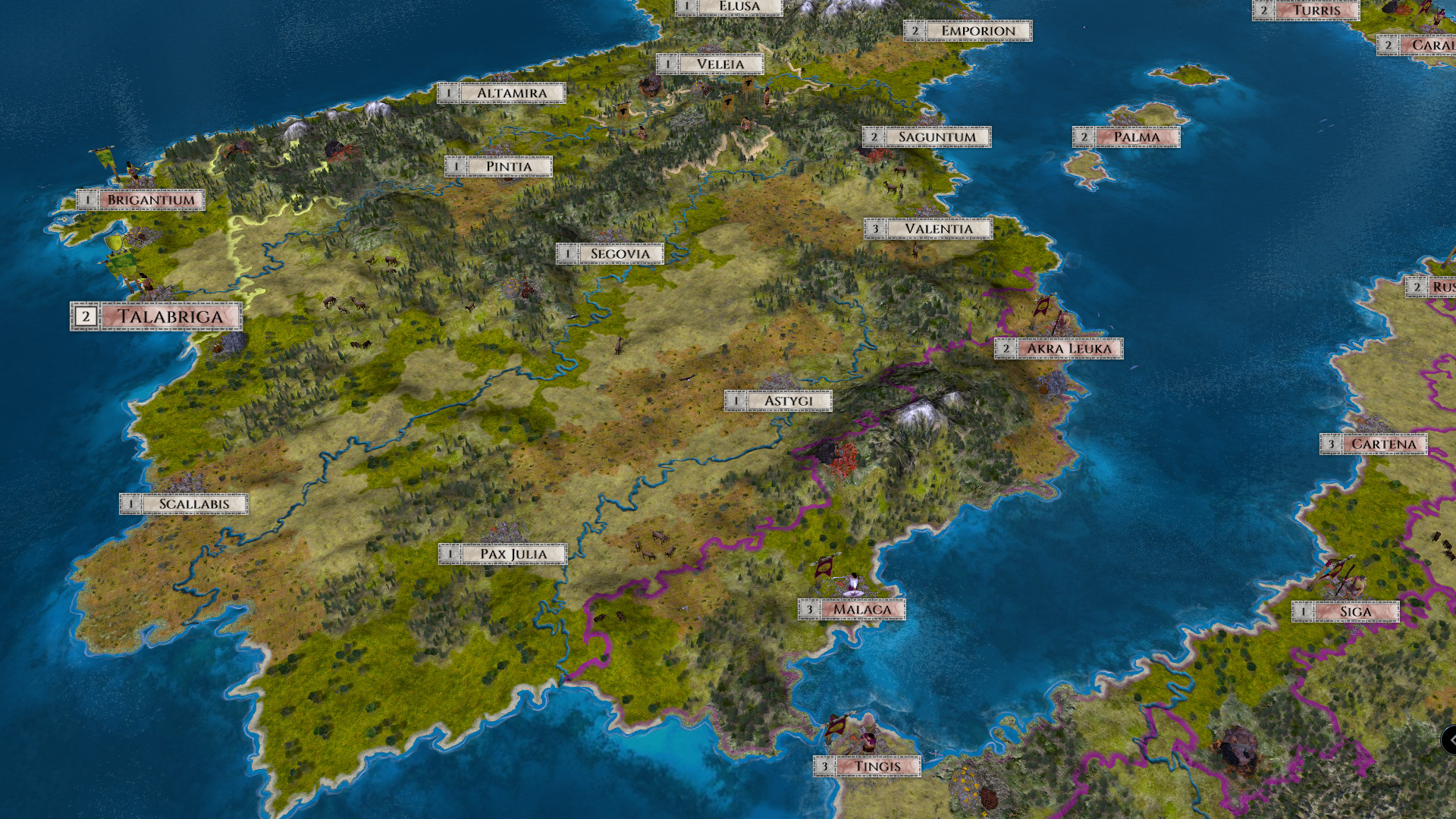Click the Pax Julia name plate

pyautogui.click(x=513, y=554)
